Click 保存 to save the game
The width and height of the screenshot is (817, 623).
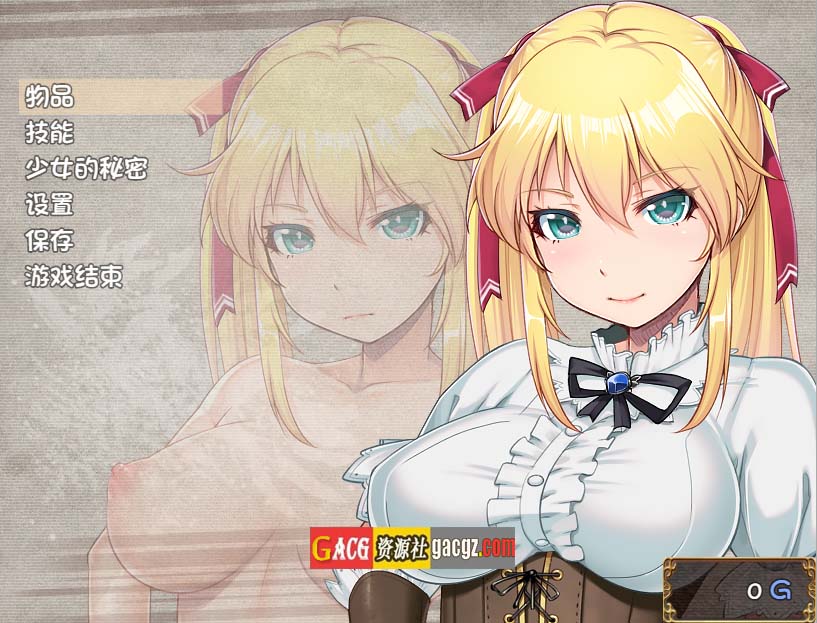49,241
